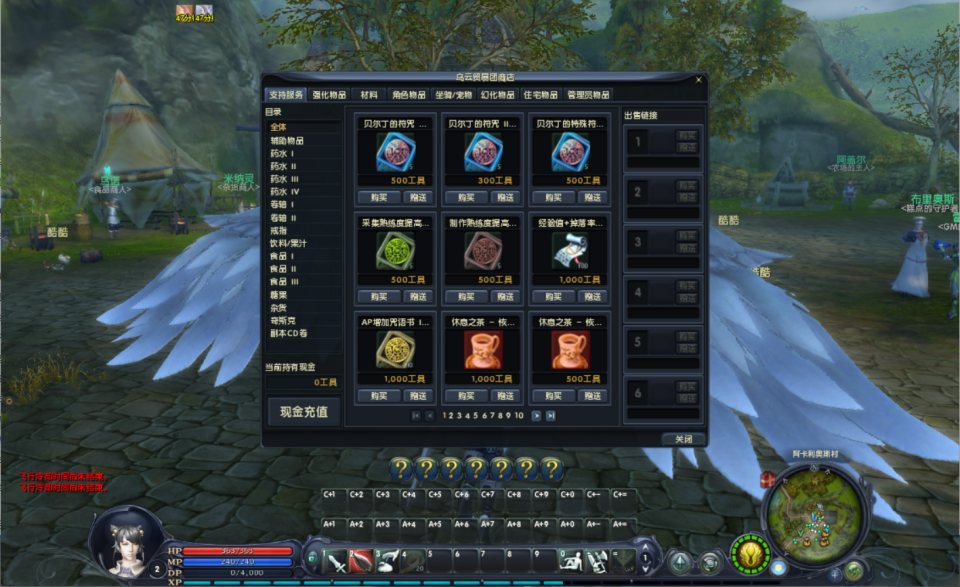
Task: Show the 住宅物品 tab
Action: 541,95
